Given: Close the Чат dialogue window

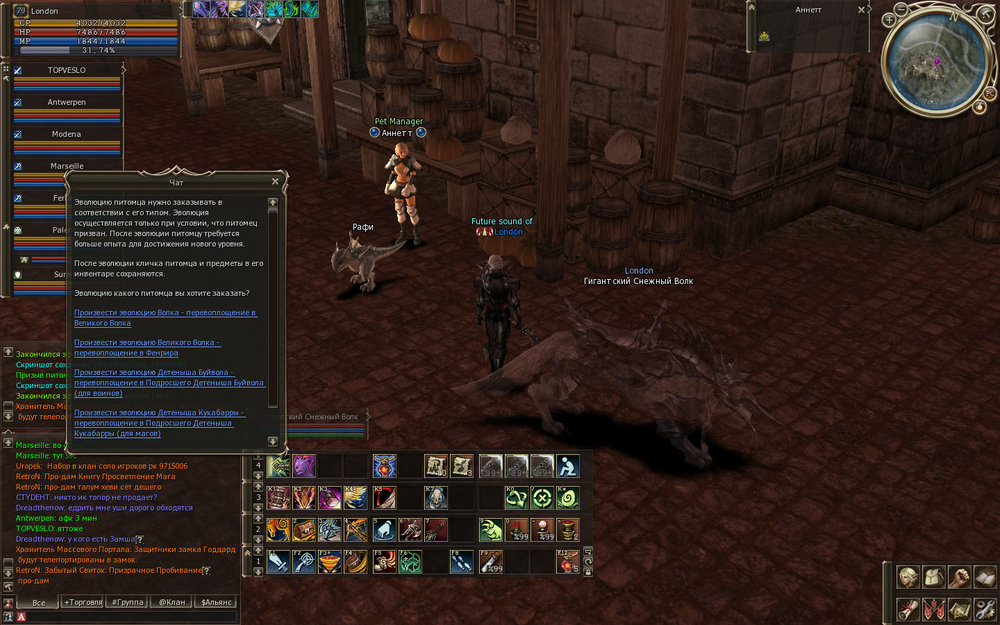Looking at the screenshot, I should point(275,182).
